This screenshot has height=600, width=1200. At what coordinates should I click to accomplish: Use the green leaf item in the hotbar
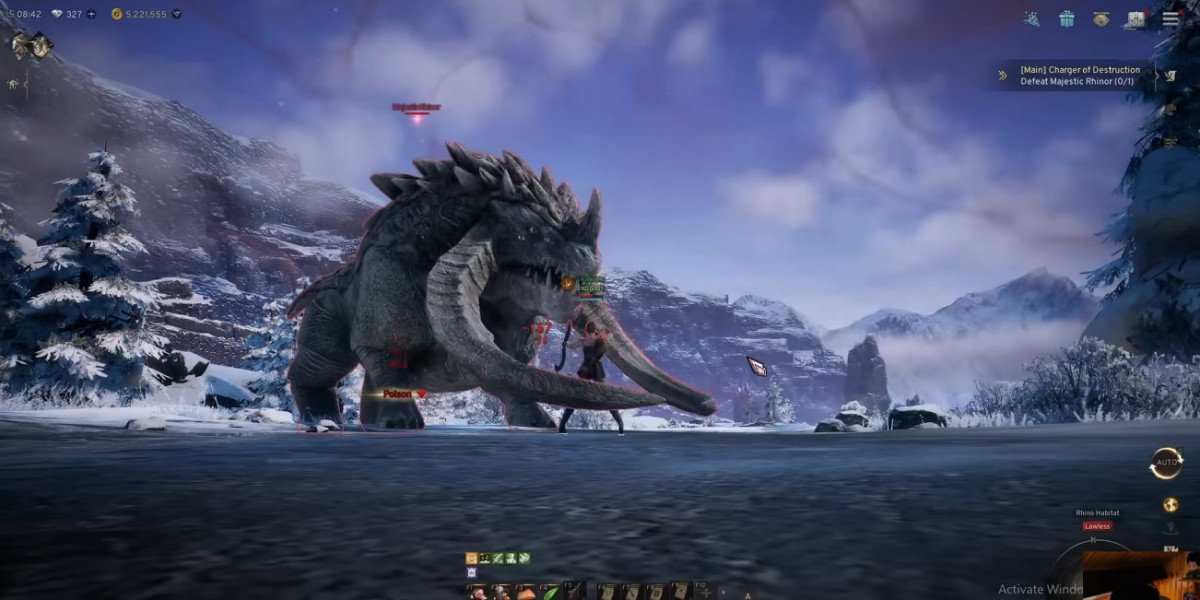pos(550,592)
